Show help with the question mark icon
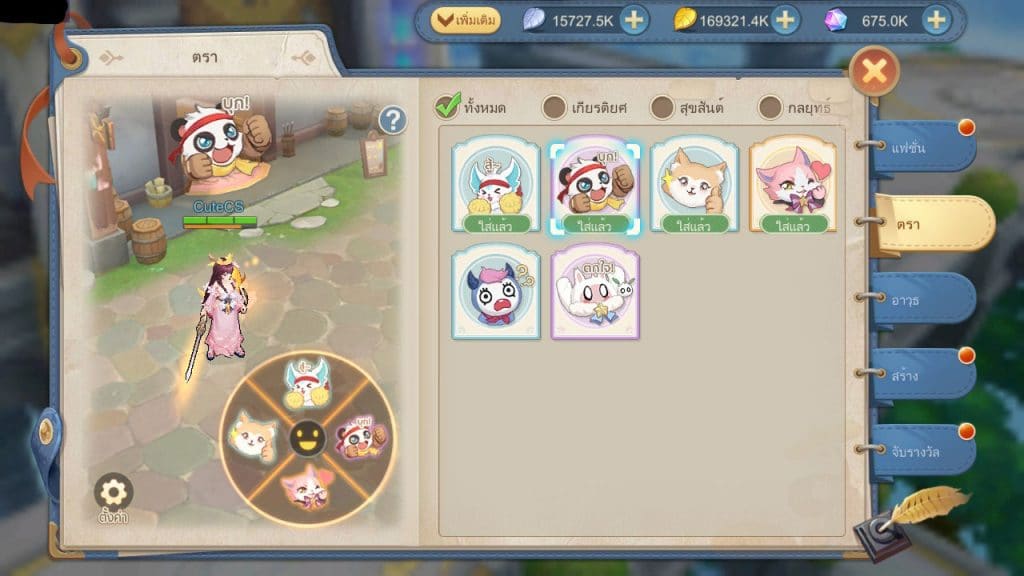Screen dimensions: 1024x576 [x=393, y=121]
